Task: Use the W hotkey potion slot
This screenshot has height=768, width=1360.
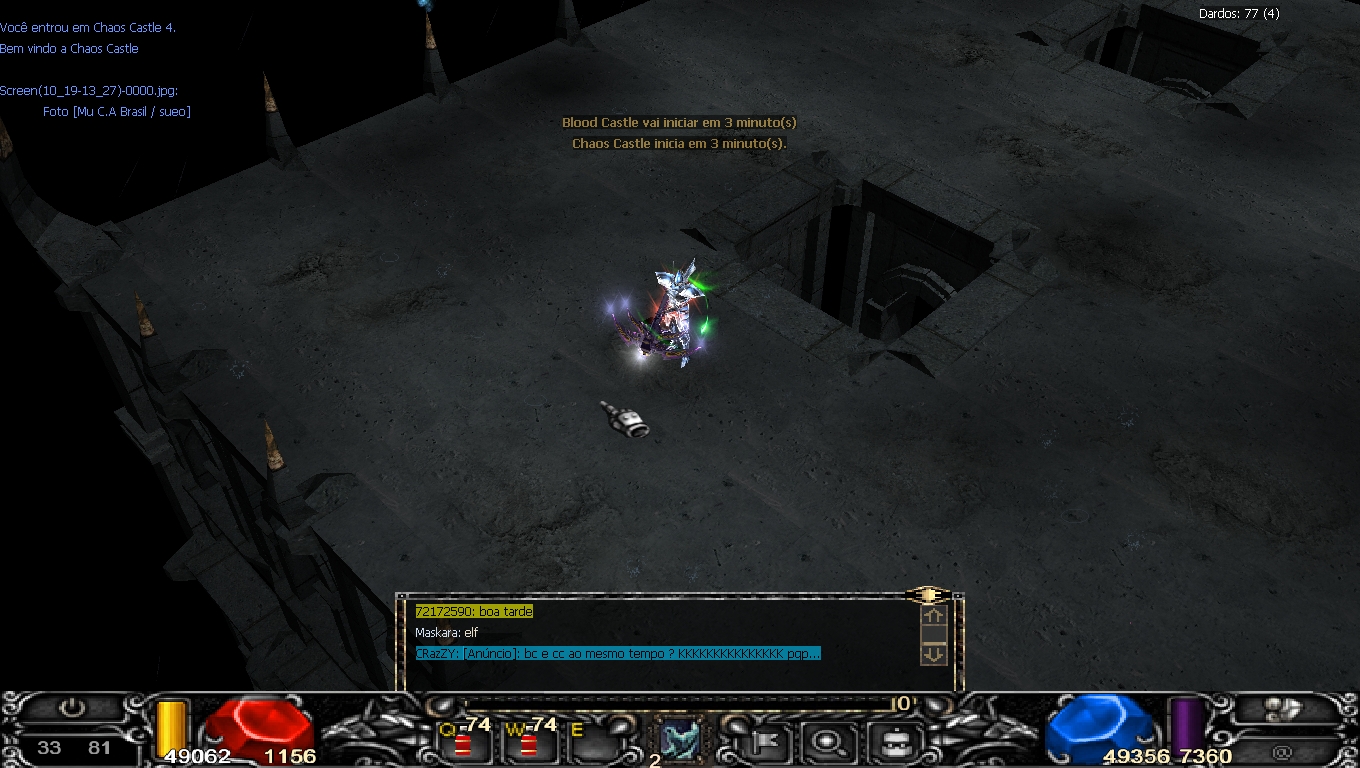Action: (x=529, y=741)
